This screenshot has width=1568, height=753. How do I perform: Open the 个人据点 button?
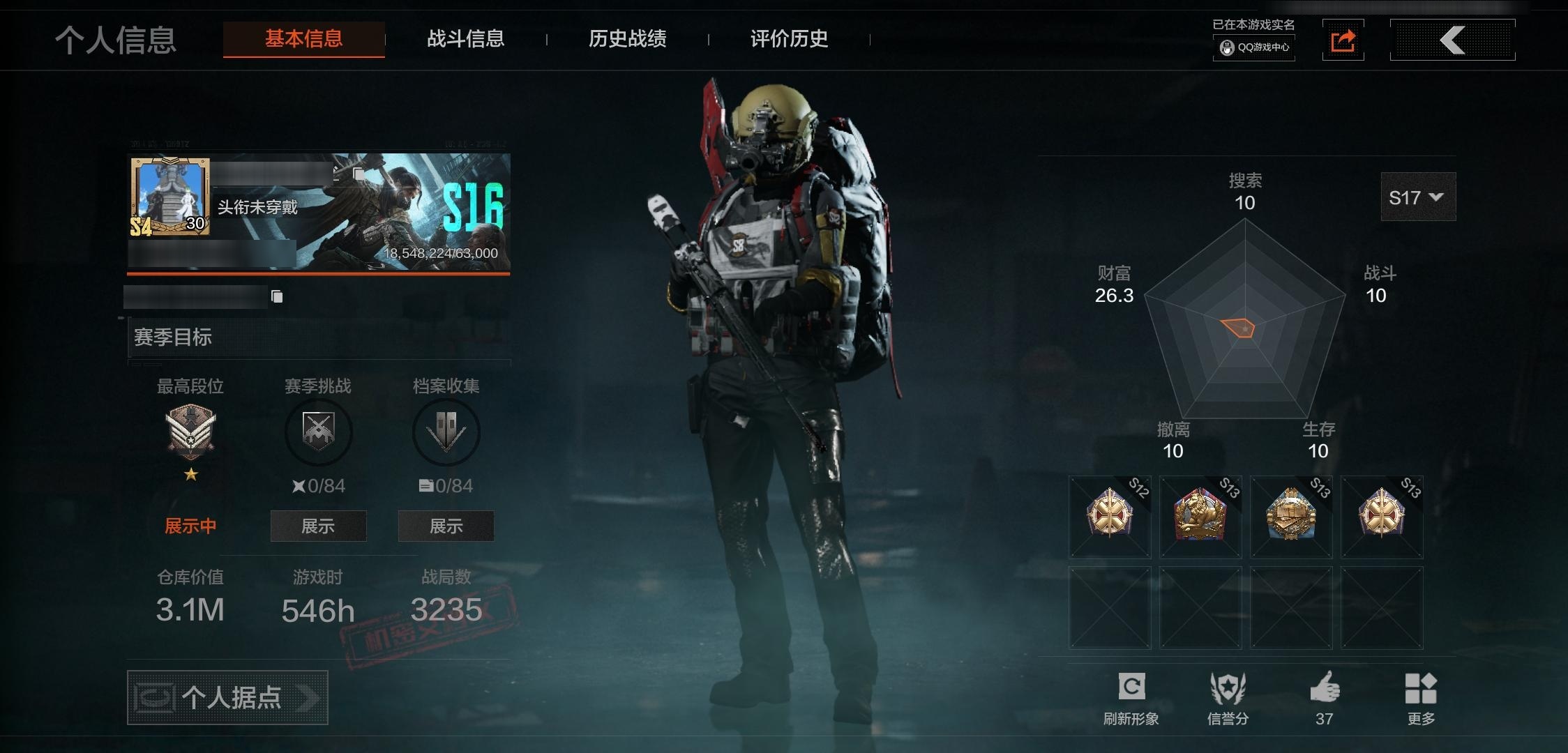click(227, 697)
